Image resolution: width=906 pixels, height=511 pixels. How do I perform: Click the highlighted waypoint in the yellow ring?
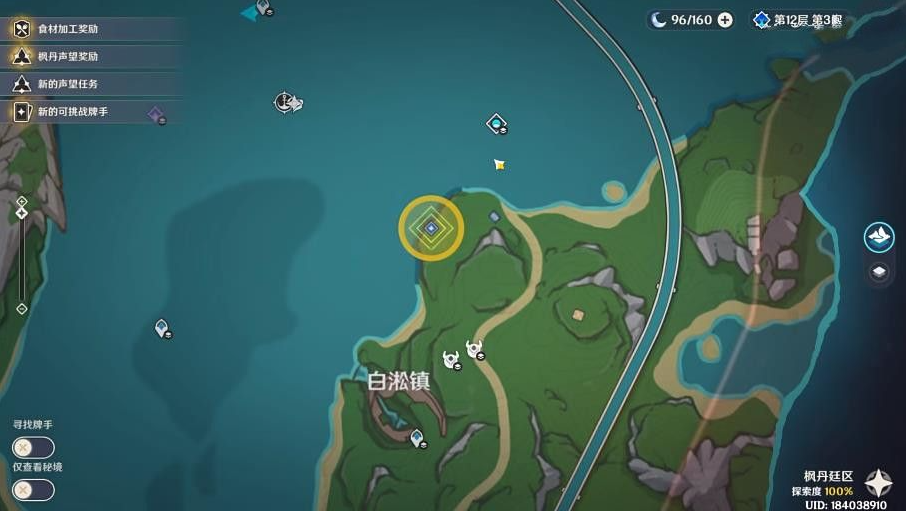tap(431, 228)
